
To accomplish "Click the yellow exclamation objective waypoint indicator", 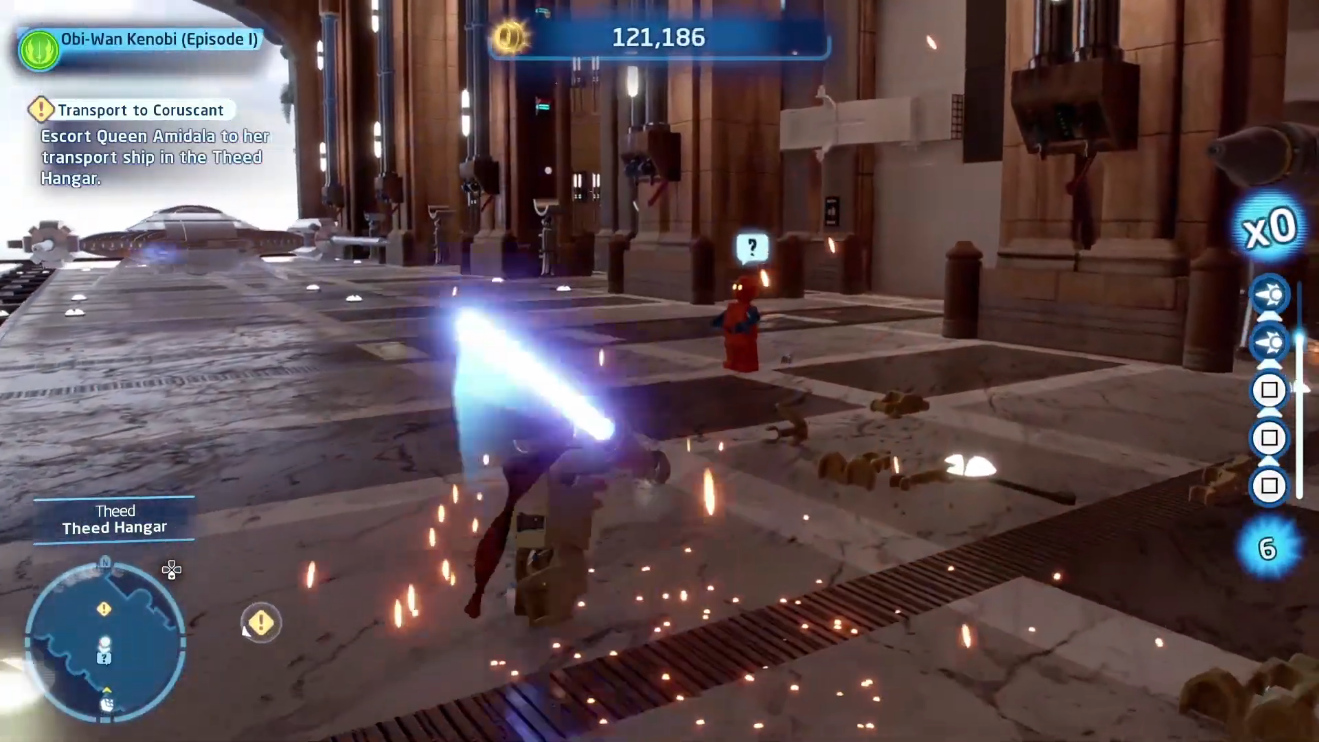I will coord(261,623).
